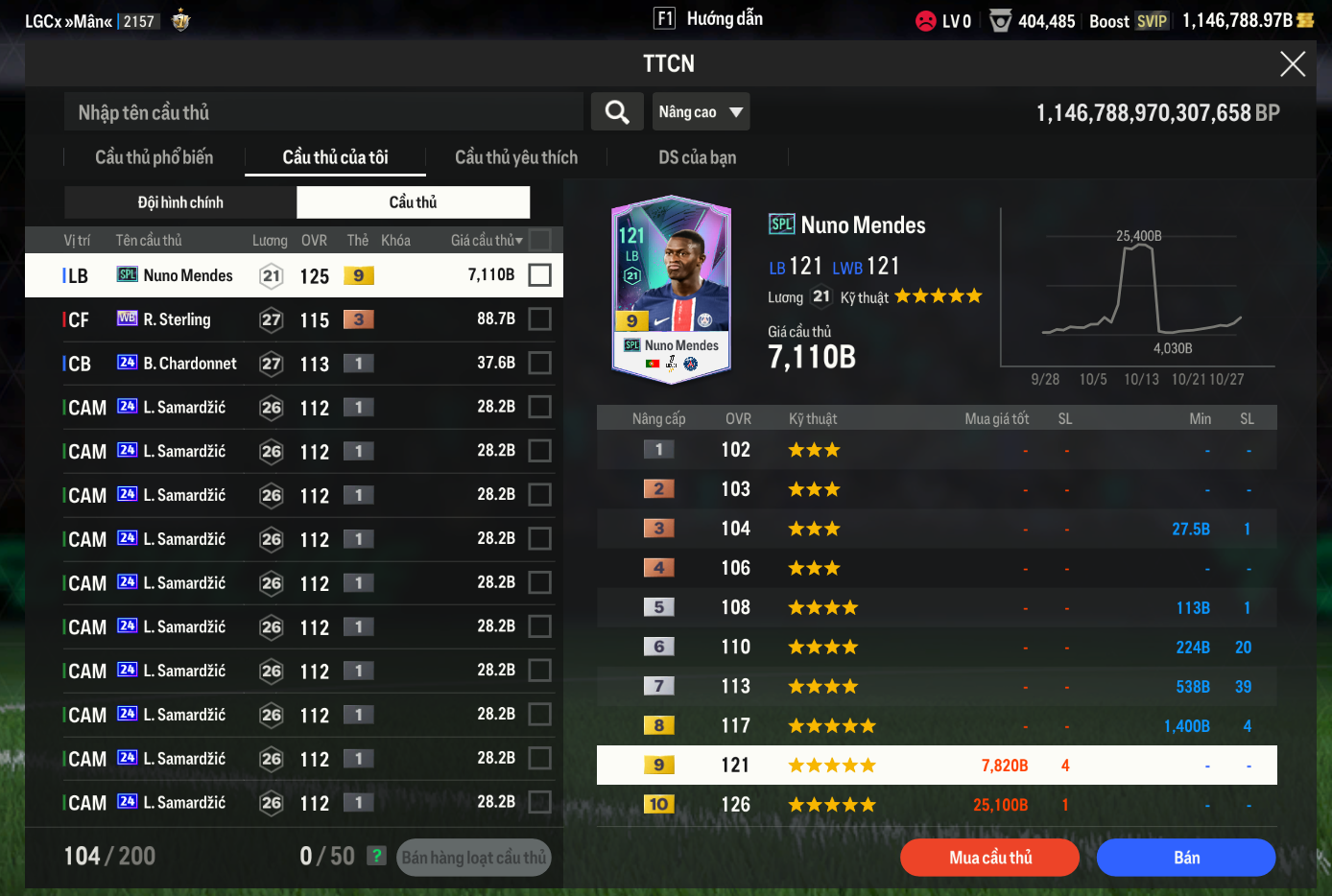Type in the player name search field
The height and width of the screenshot is (896, 1332).
pos(323,112)
